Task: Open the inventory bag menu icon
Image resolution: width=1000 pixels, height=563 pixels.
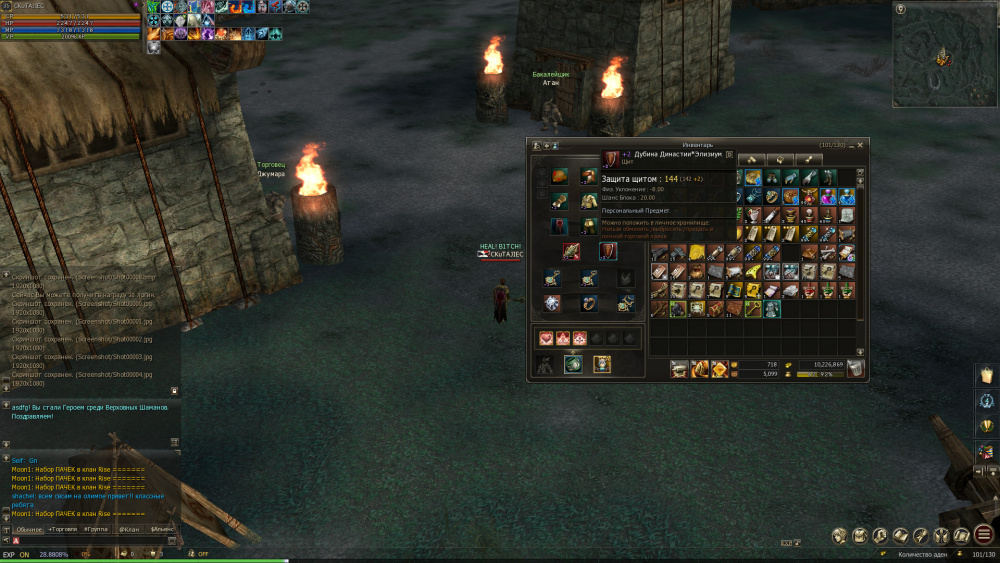Action: point(860,535)
